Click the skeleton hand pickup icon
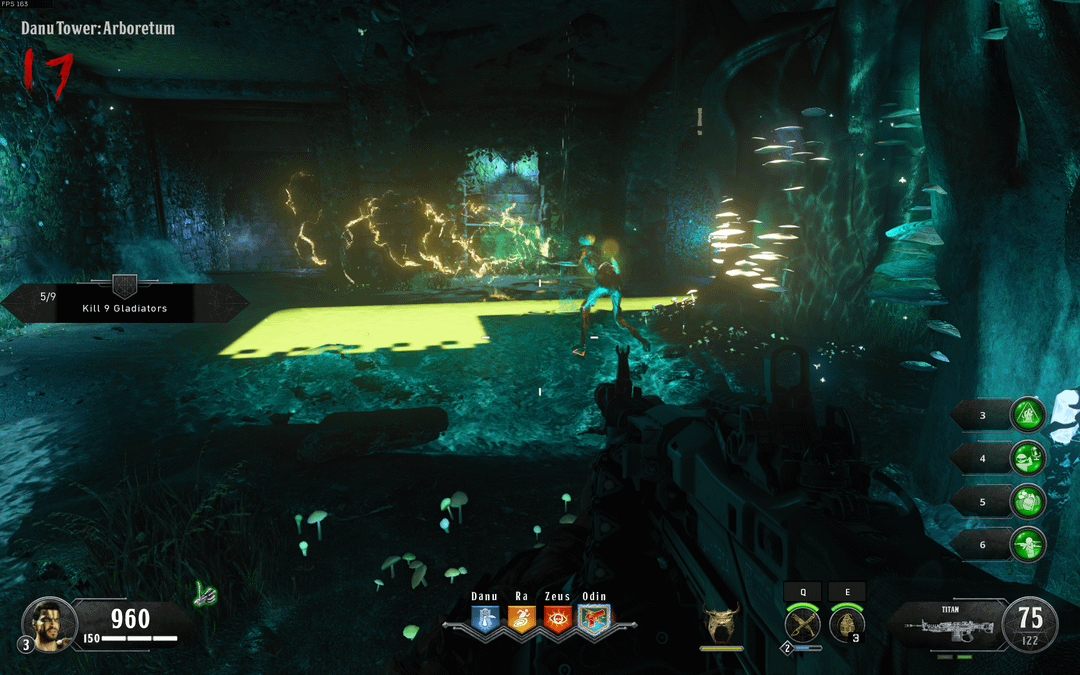Viewport: 1080px width, 675px height. 206,595
